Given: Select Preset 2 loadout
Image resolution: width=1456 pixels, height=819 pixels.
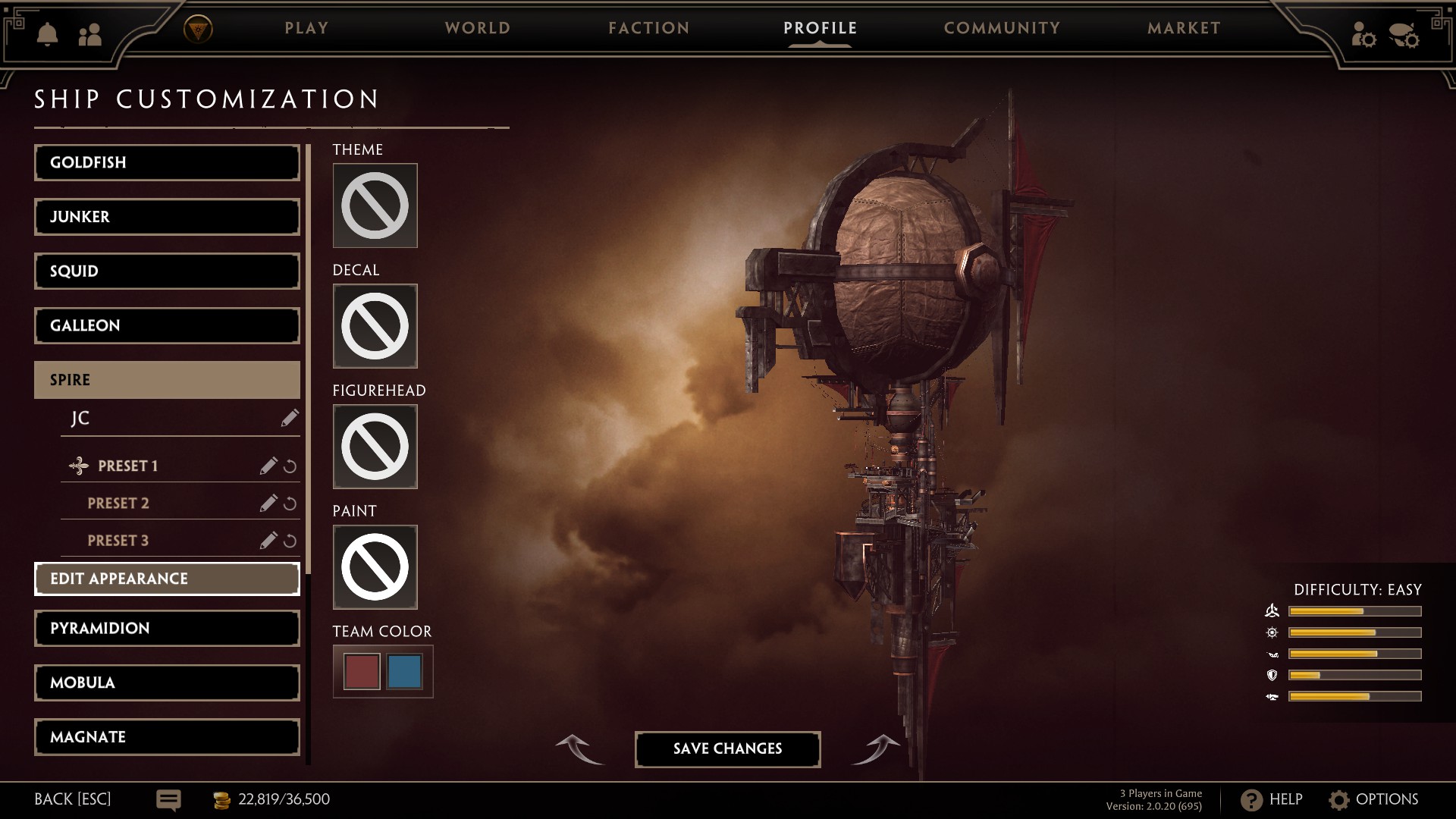Looking at the screenshot, I should coord(118,504).
